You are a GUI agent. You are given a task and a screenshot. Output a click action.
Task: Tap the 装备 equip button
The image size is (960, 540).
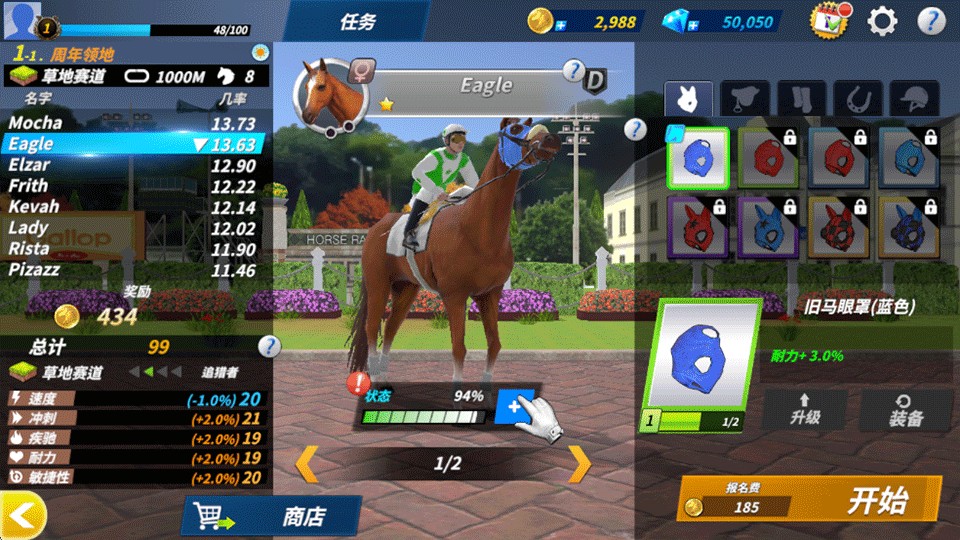tap(905, 409)
